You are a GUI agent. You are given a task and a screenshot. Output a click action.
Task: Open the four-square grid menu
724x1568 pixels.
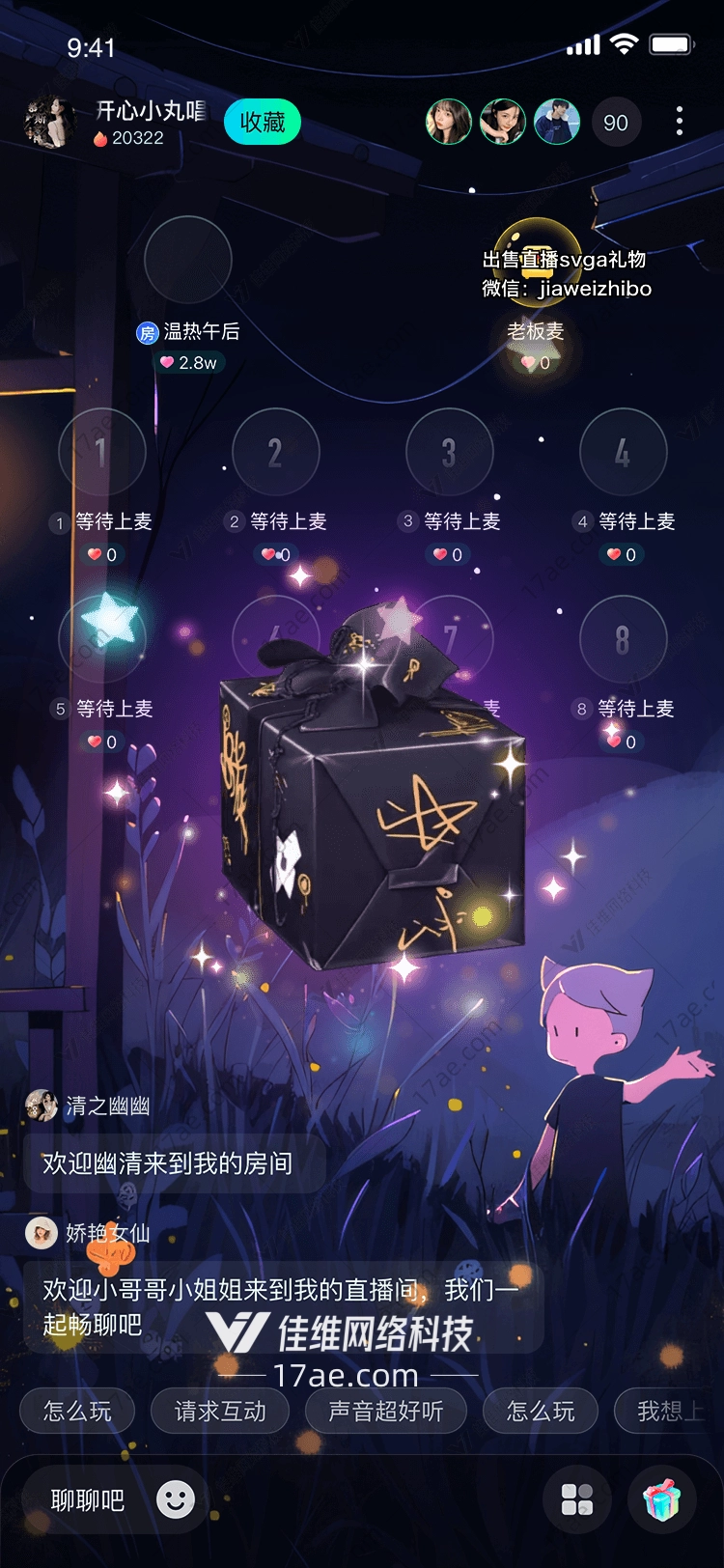pos(577,1499)
